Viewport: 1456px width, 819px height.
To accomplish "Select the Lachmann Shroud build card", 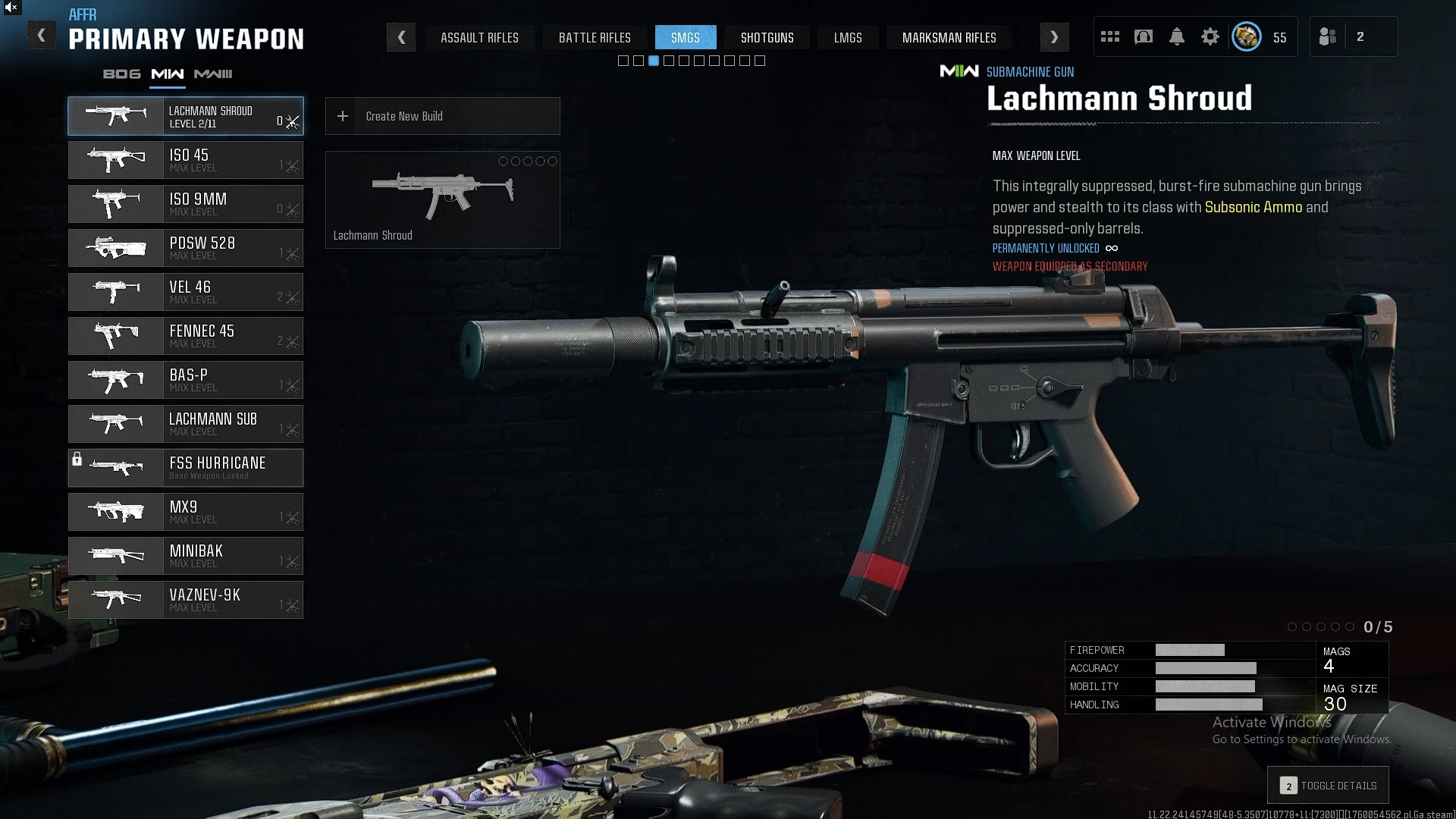I will [442, 199].
